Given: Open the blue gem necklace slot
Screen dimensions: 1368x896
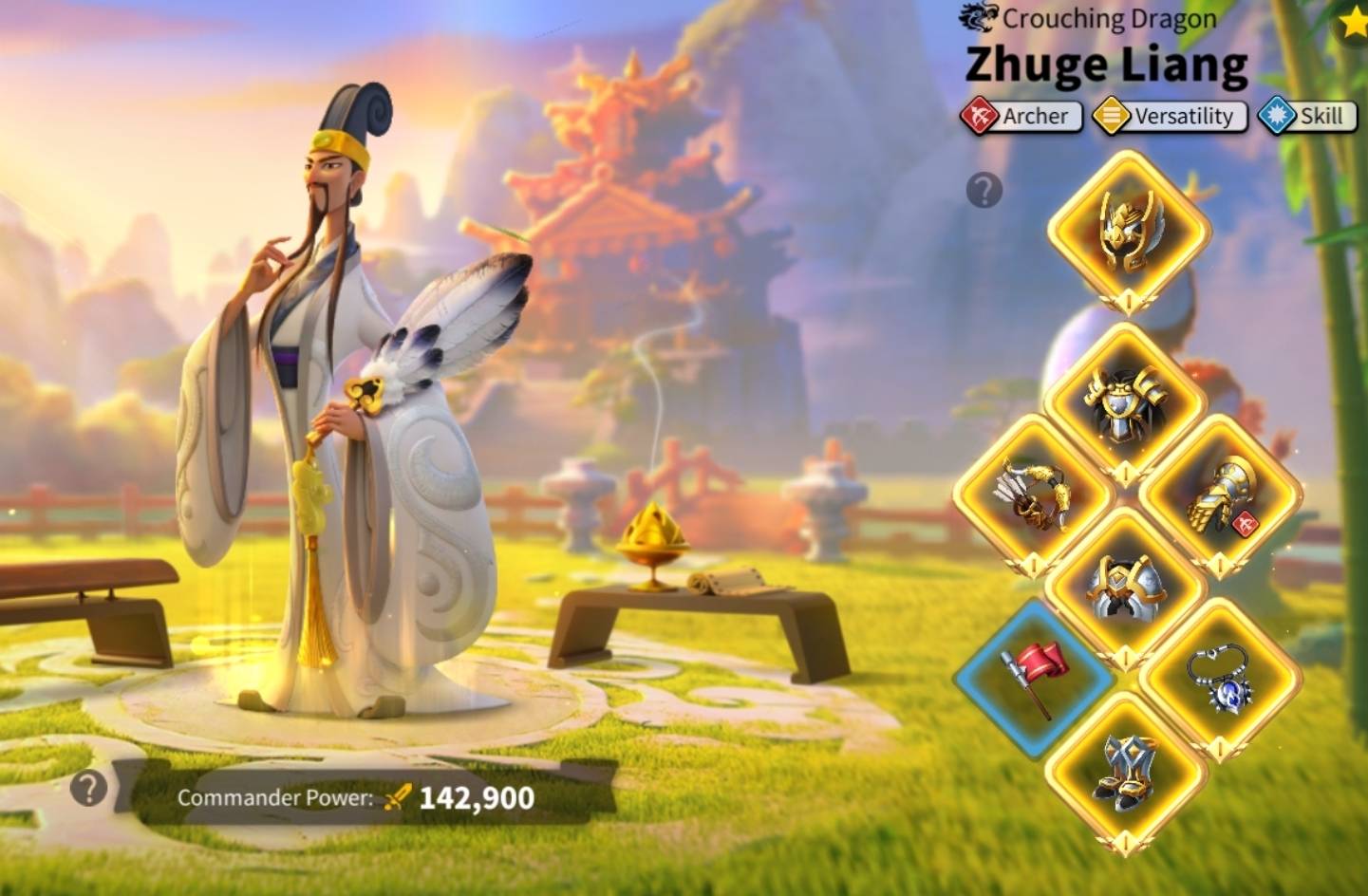Looking at the screenshot, I should click(x=1220, y=678).
